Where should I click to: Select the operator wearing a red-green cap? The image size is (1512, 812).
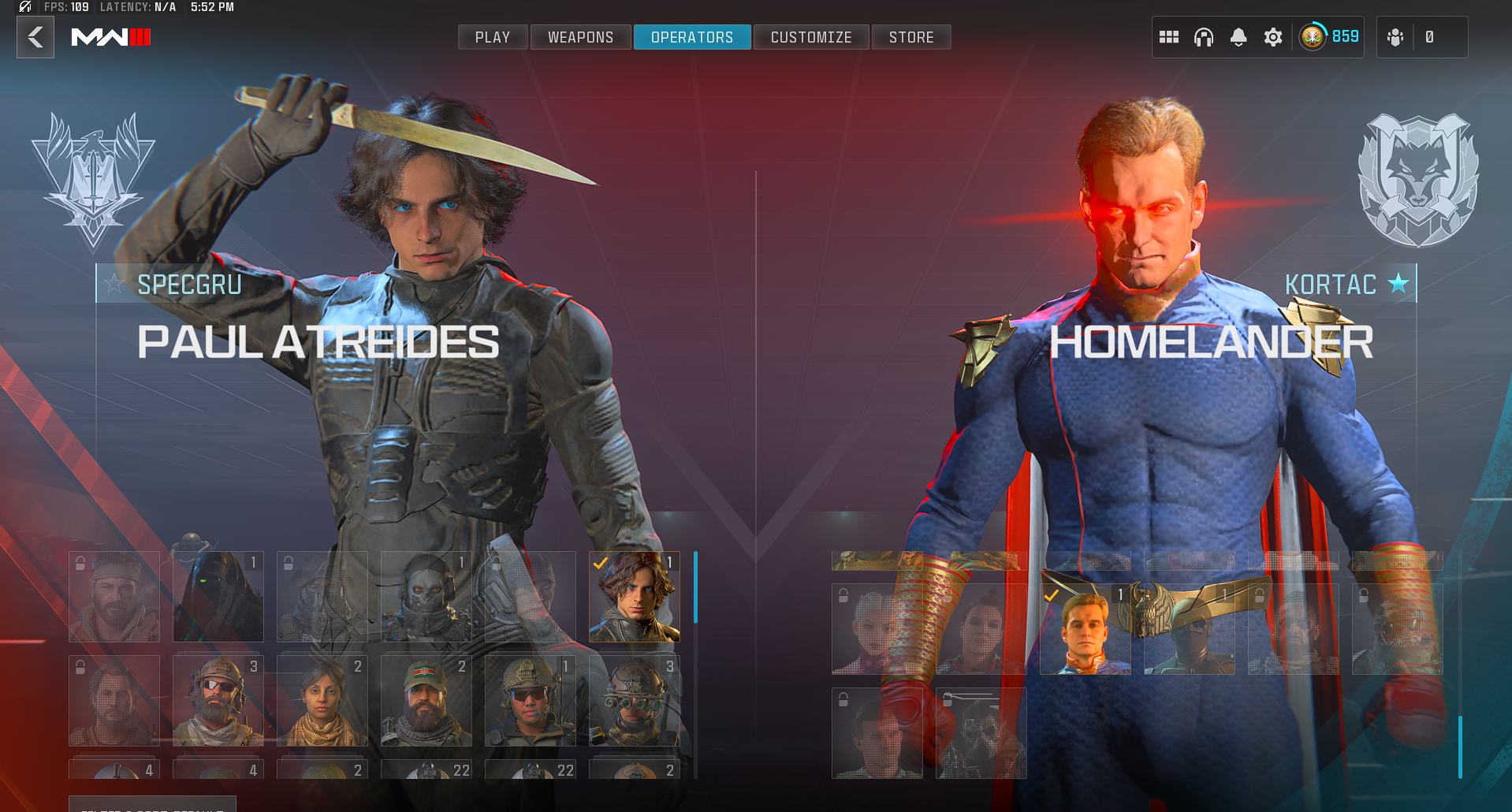[x=426, y=701]
